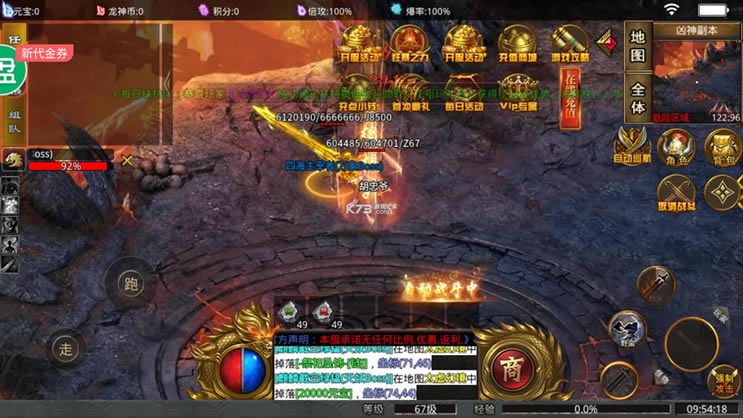This screenshot has width=743, height=418.
Task: Claim the 首冲豪礼 first-recharge gift
Action: coord(410,92)
